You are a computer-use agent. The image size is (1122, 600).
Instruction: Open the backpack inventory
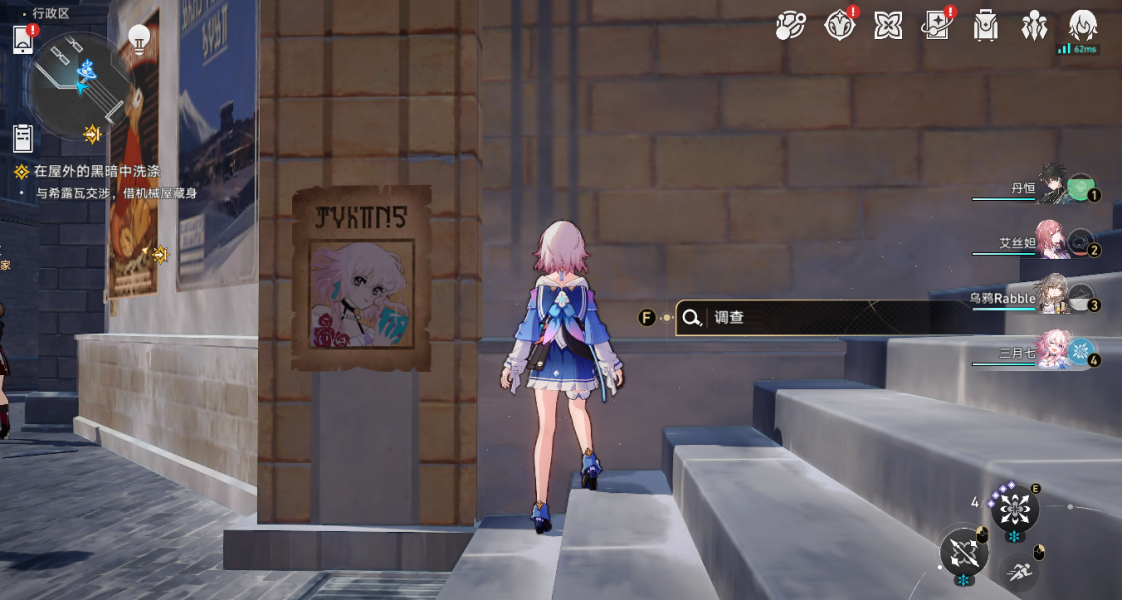986,26
